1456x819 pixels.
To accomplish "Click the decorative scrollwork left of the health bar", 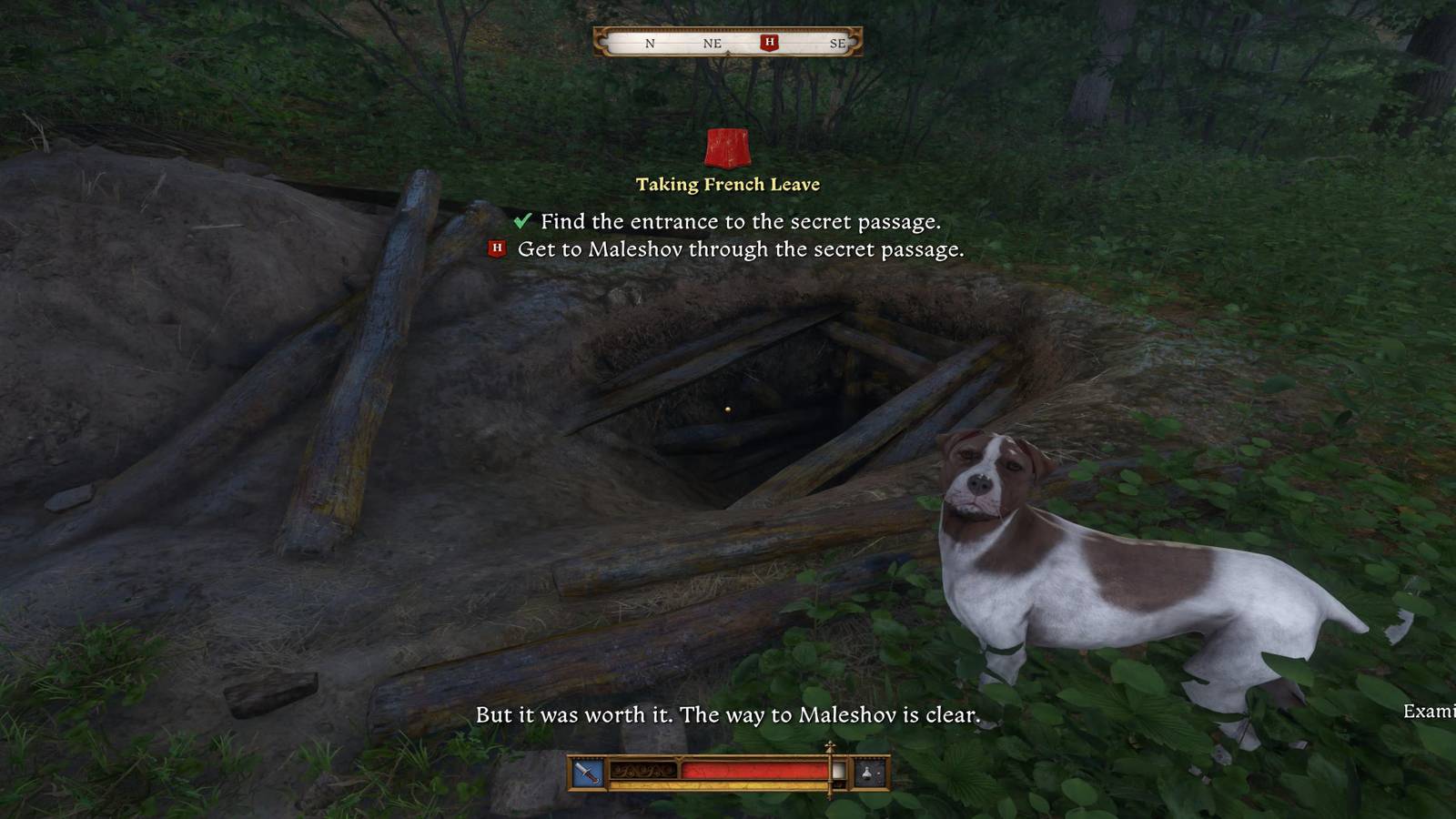I will [x=643, y=771].
